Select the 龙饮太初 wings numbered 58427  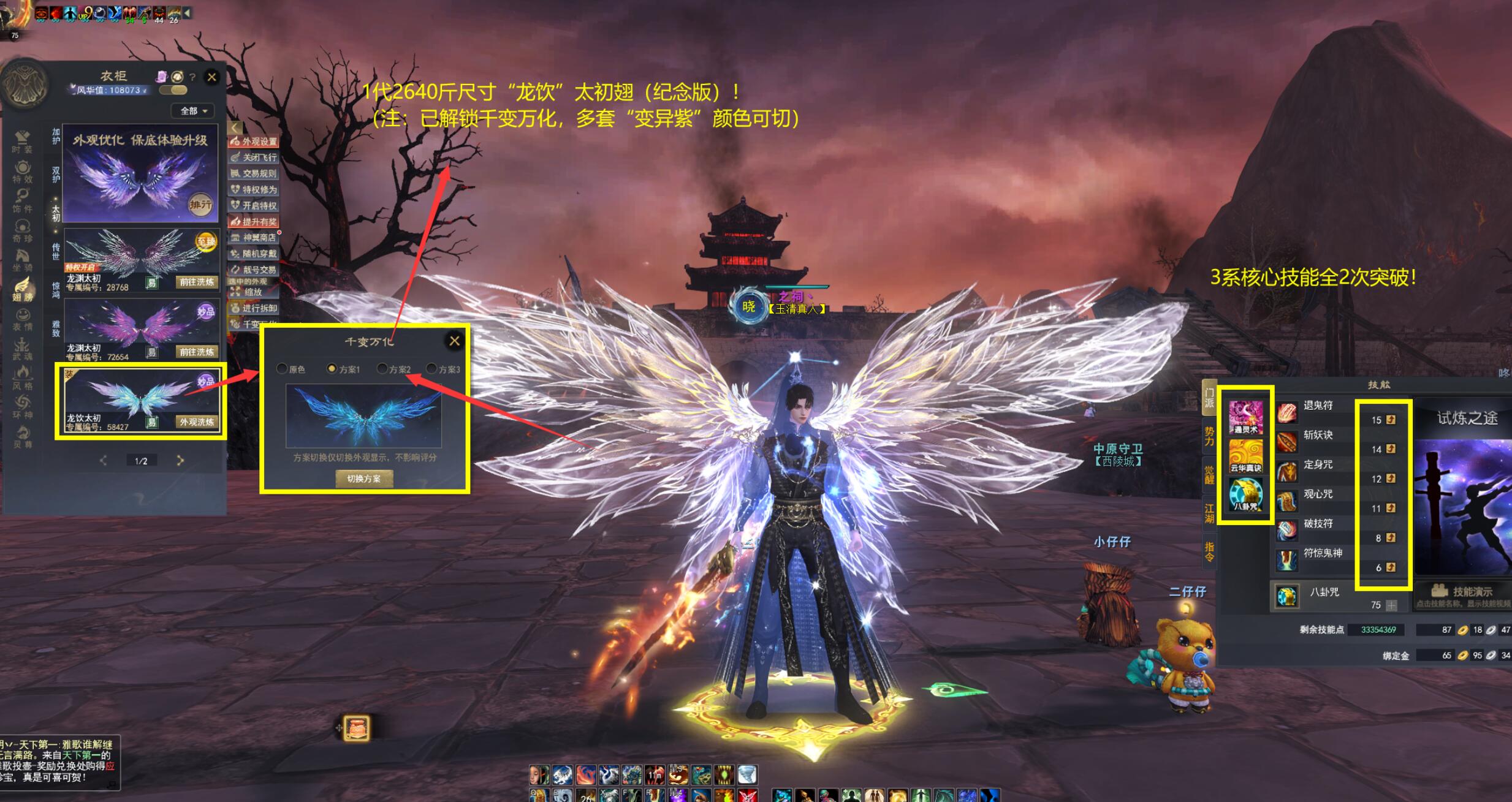coord(141,399)
